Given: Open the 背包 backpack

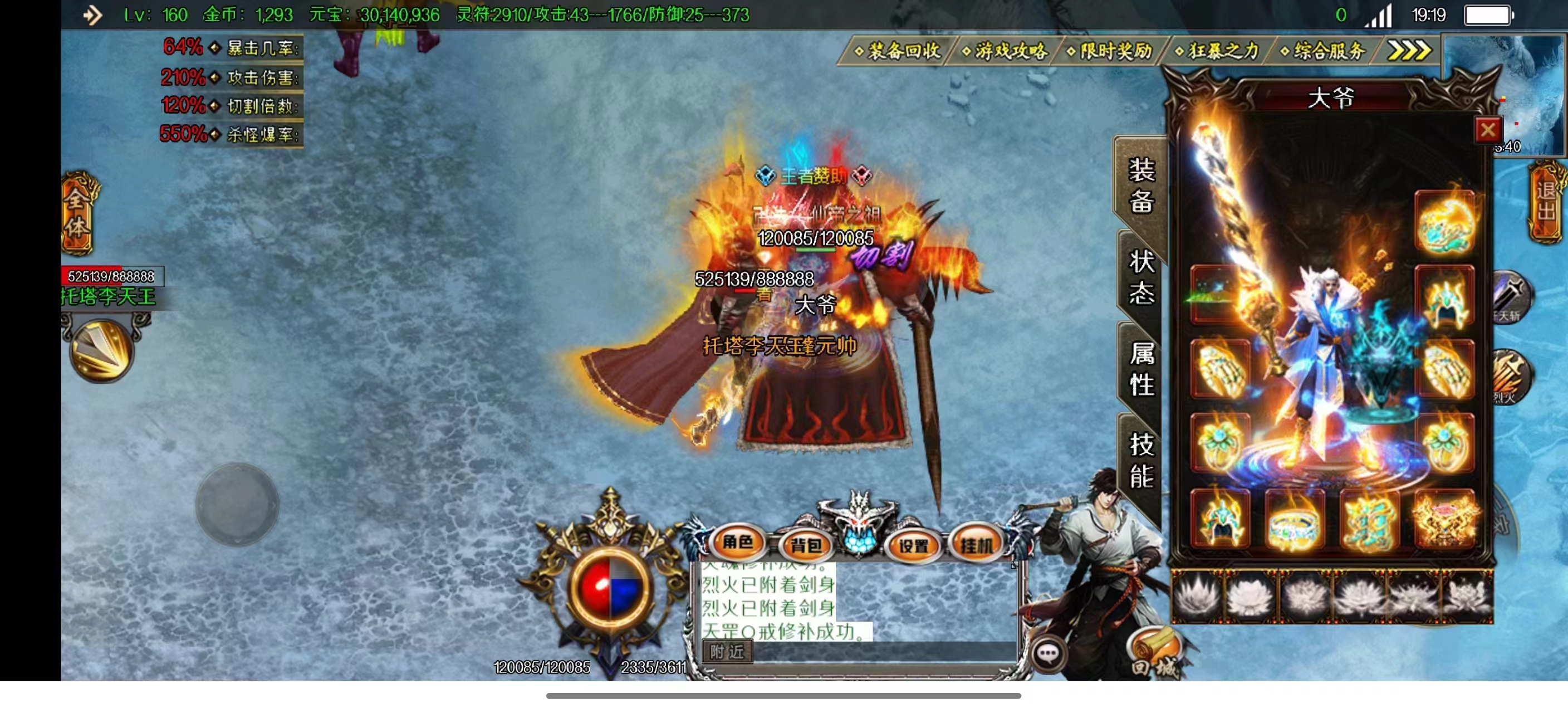Looking at the screenshot, I should pos(806,545).
